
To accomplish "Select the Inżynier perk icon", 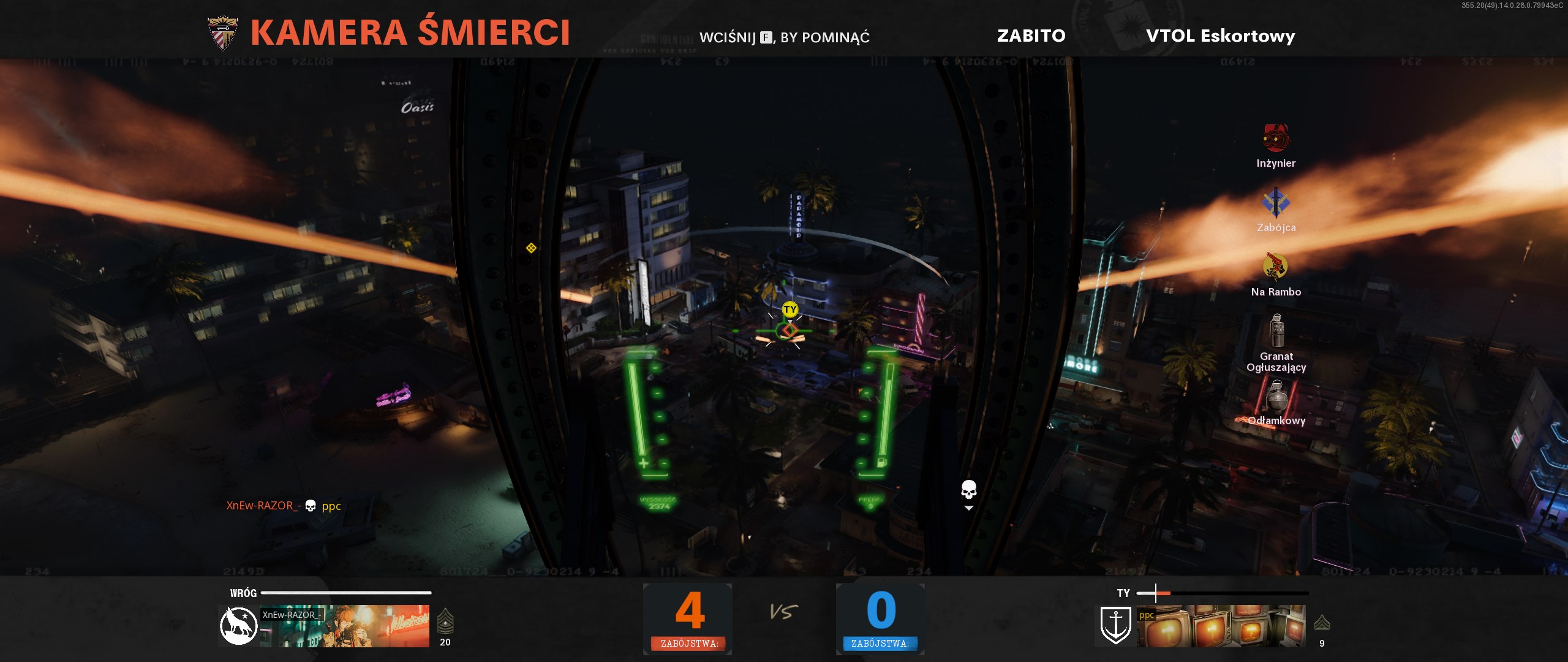I will 1276,139.
